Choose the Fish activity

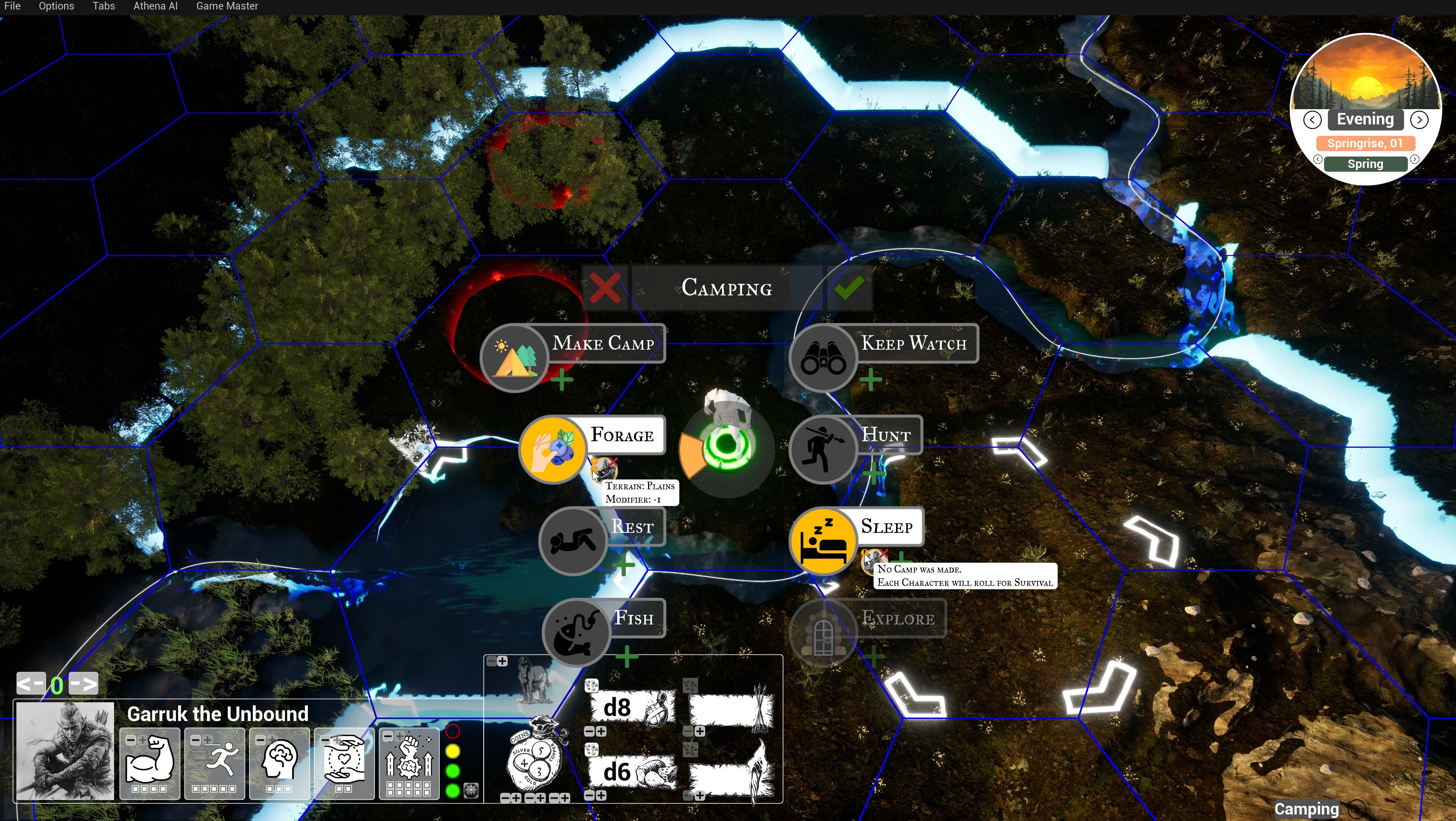(576, 633)
